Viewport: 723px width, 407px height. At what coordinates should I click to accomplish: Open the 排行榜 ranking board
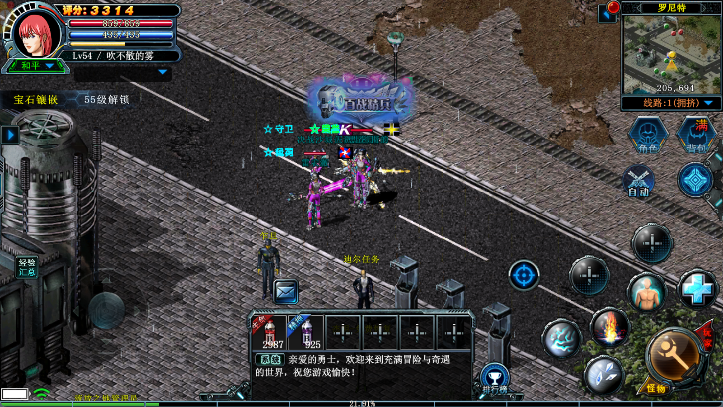[493, 378]
